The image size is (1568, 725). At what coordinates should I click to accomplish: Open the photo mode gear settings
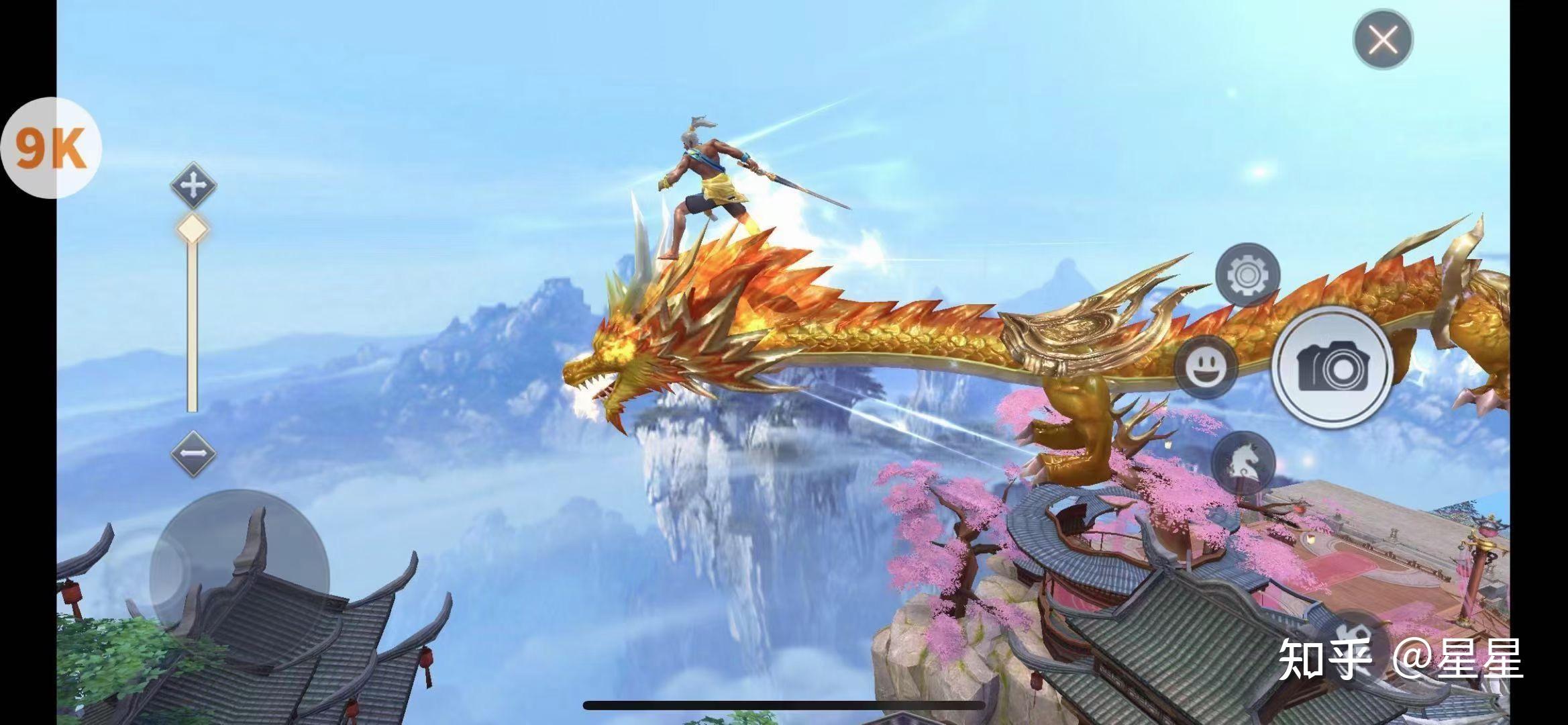(1247, 275)
